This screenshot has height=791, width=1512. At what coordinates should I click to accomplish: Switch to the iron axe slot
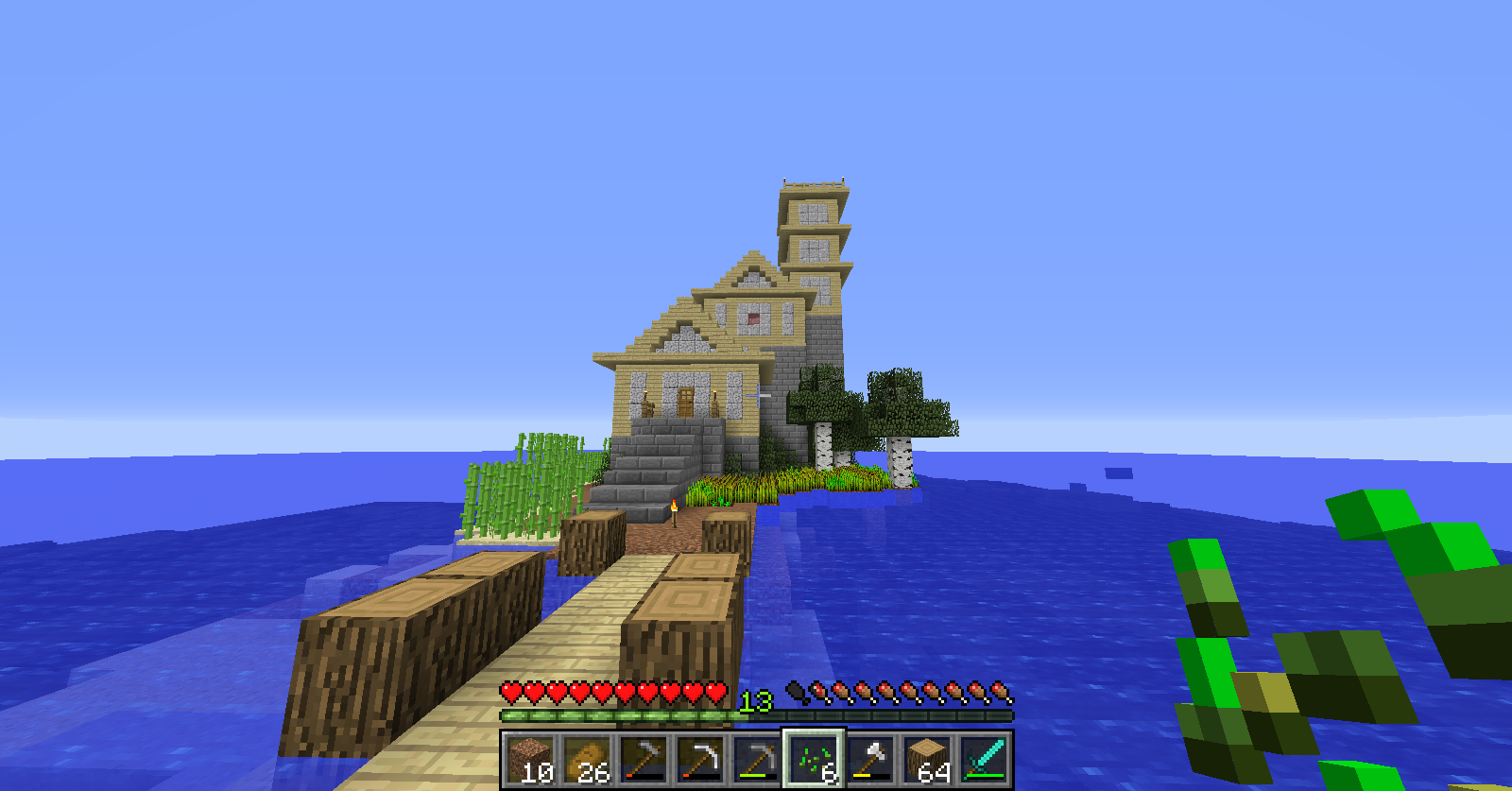pyautogui.click(x=870, y=759)
